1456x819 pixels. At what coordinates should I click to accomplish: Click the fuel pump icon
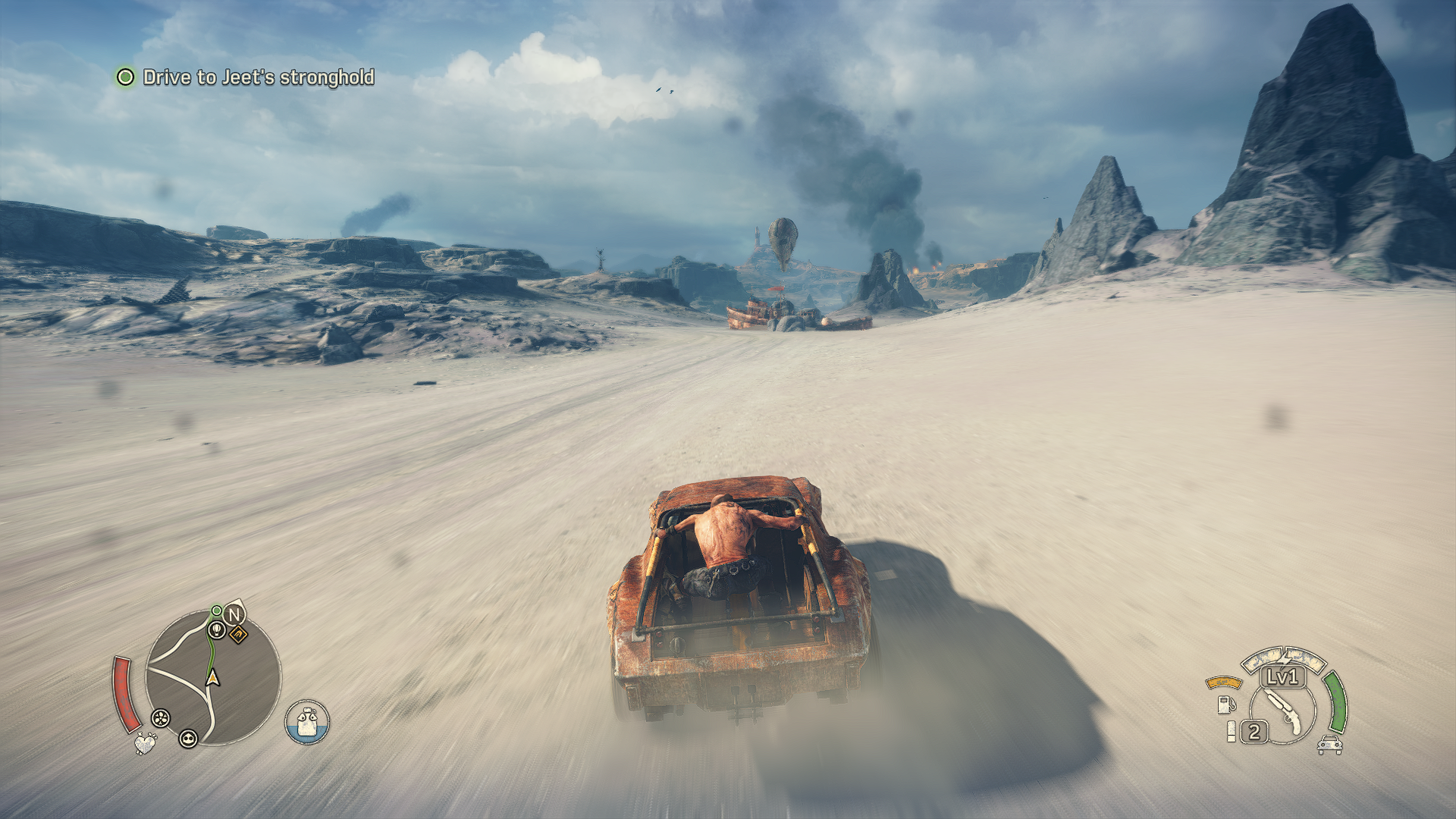1224,704
